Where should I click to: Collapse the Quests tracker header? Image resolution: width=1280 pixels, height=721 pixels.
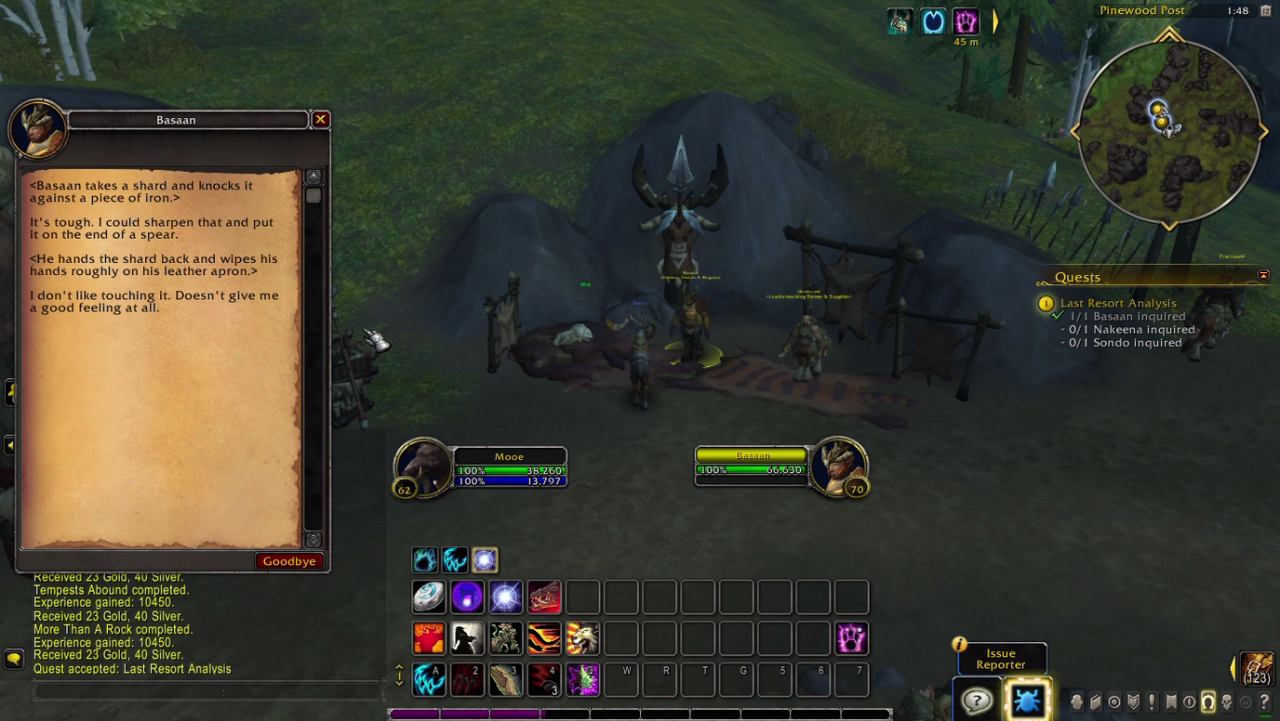(x=1264, y=276)
